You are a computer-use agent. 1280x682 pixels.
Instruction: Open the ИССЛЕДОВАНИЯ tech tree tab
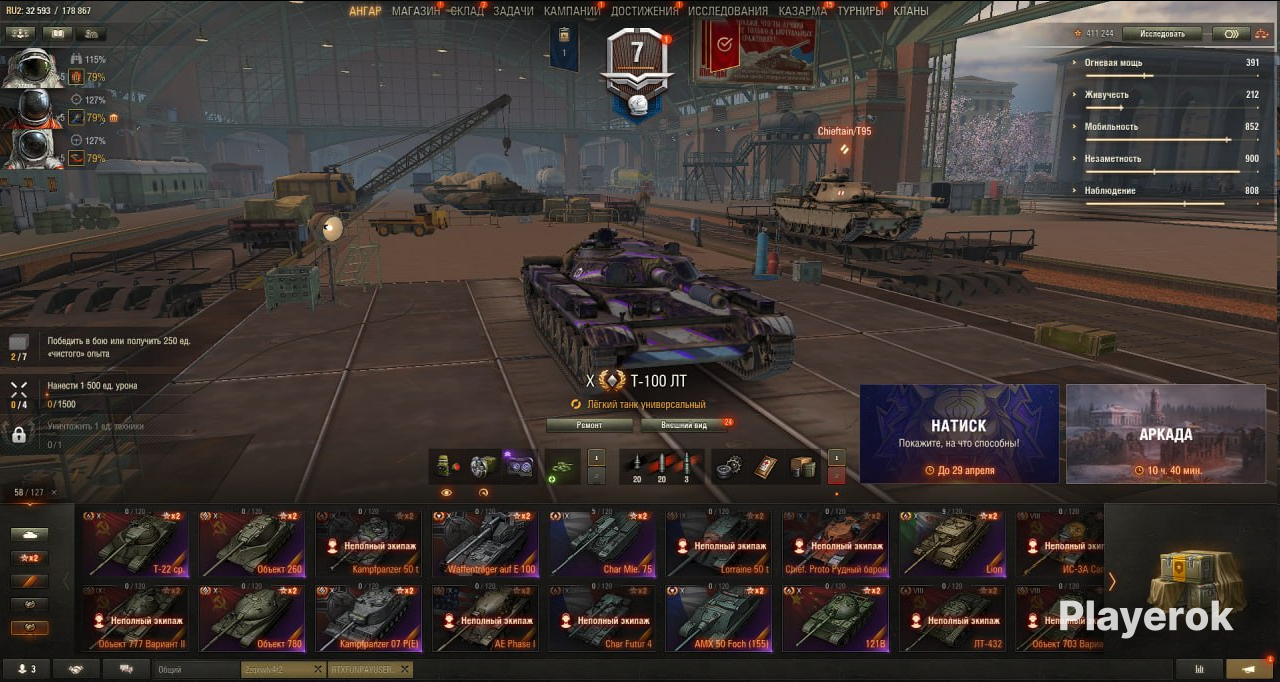point(728,11)
